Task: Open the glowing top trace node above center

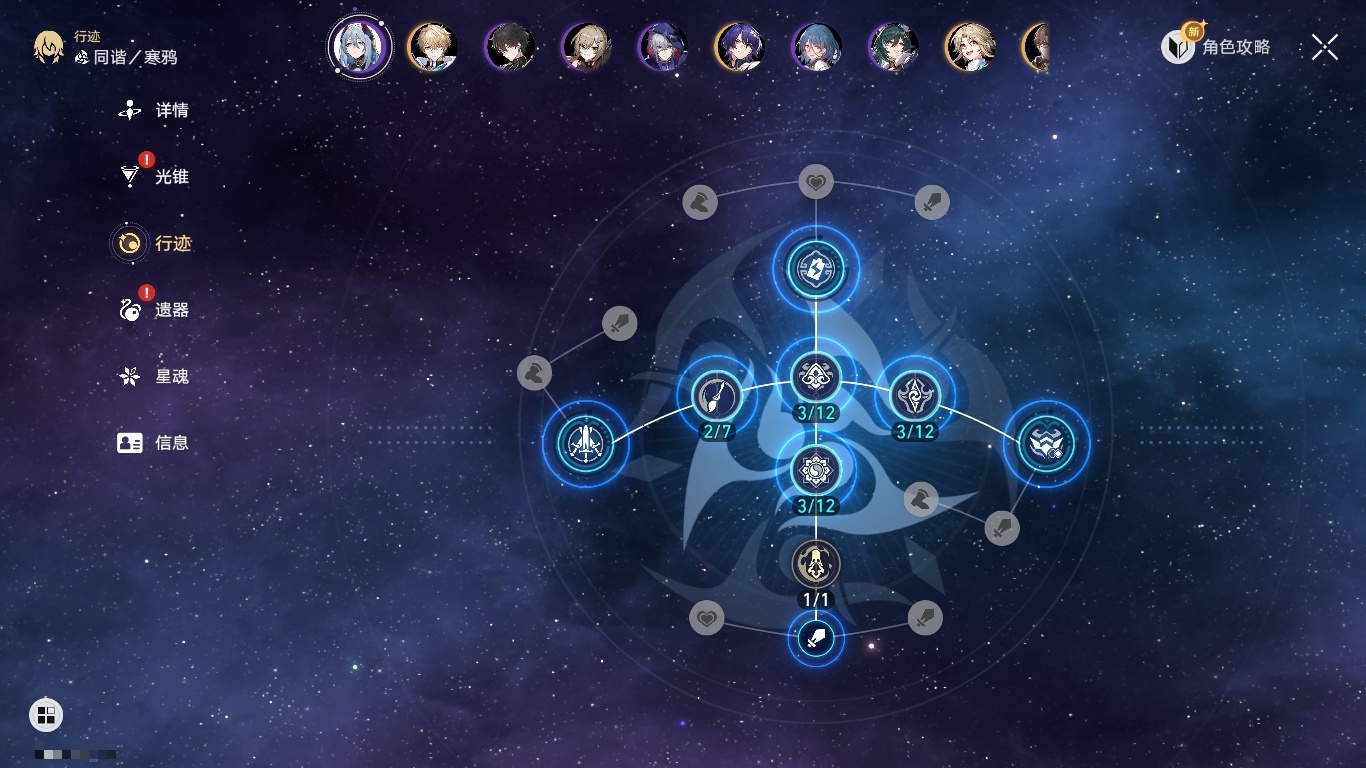Action: (816, 268)
